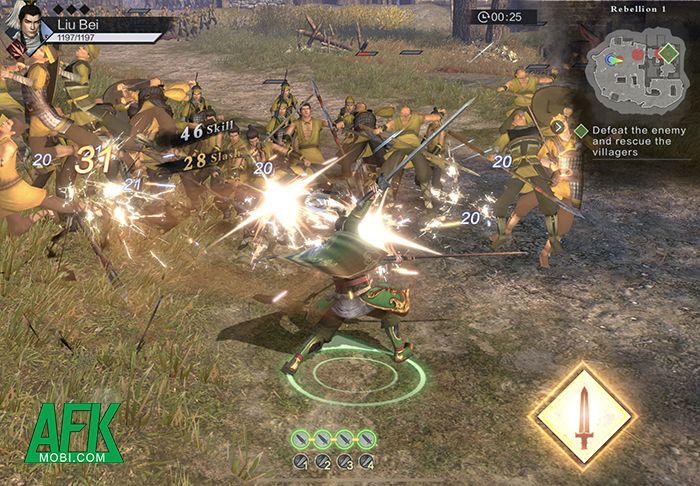
Task: Select the green diamond objective marker on minimap
Action: point(669,51)
